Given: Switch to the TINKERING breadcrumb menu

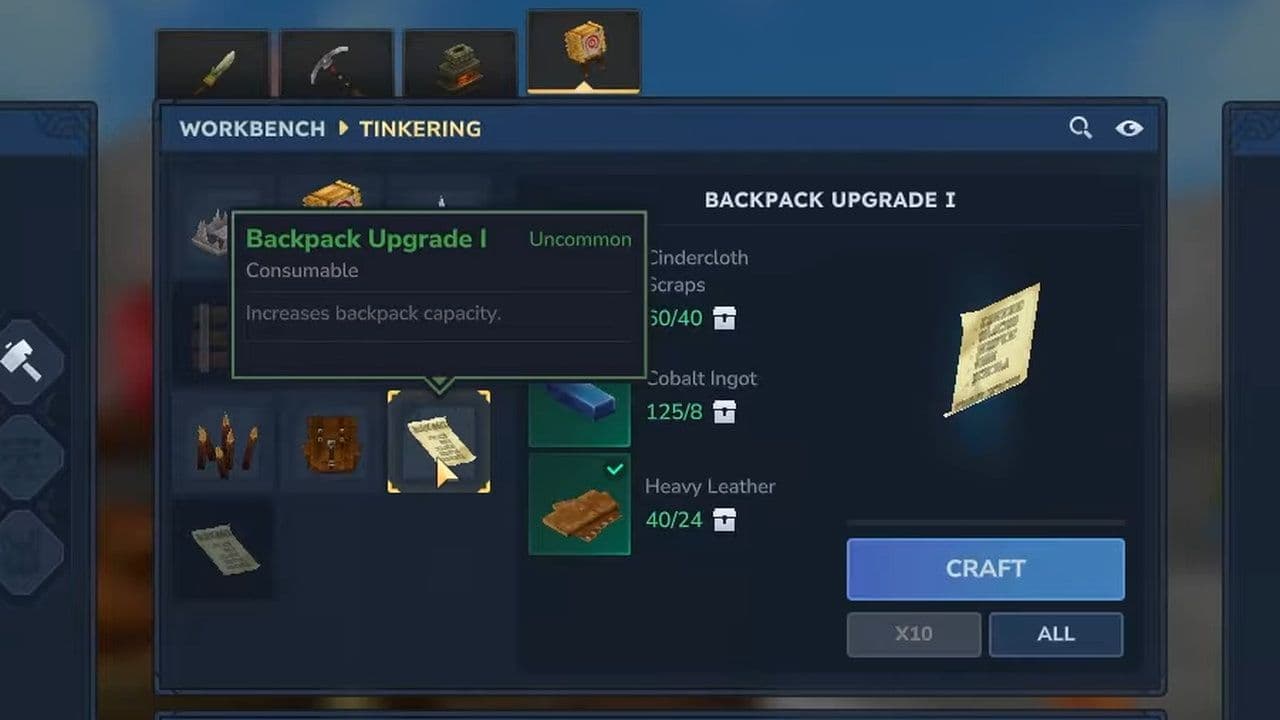Looking at the screenshot, I should pos(419,128).
